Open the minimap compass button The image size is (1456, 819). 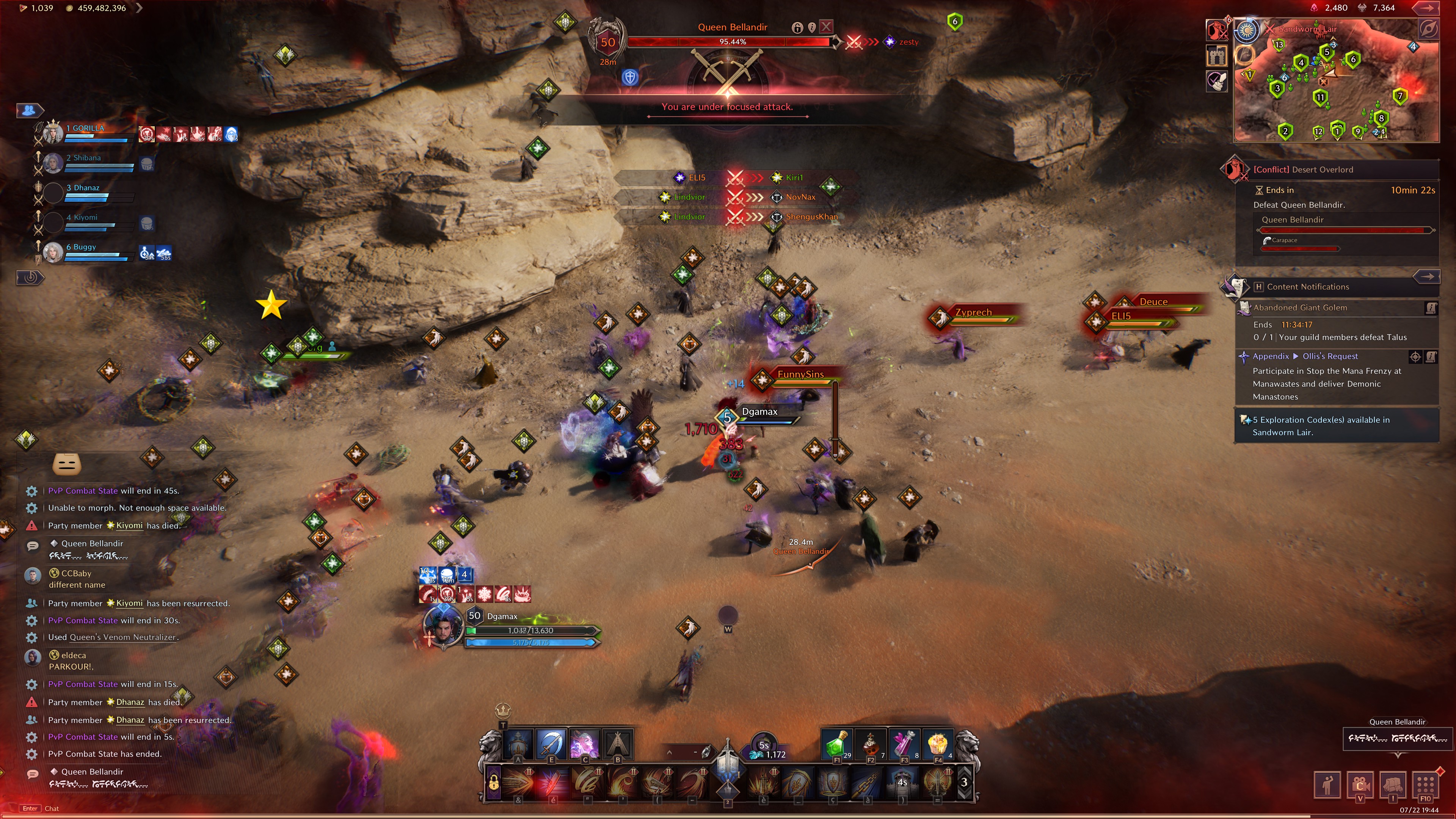[1429, 29]
